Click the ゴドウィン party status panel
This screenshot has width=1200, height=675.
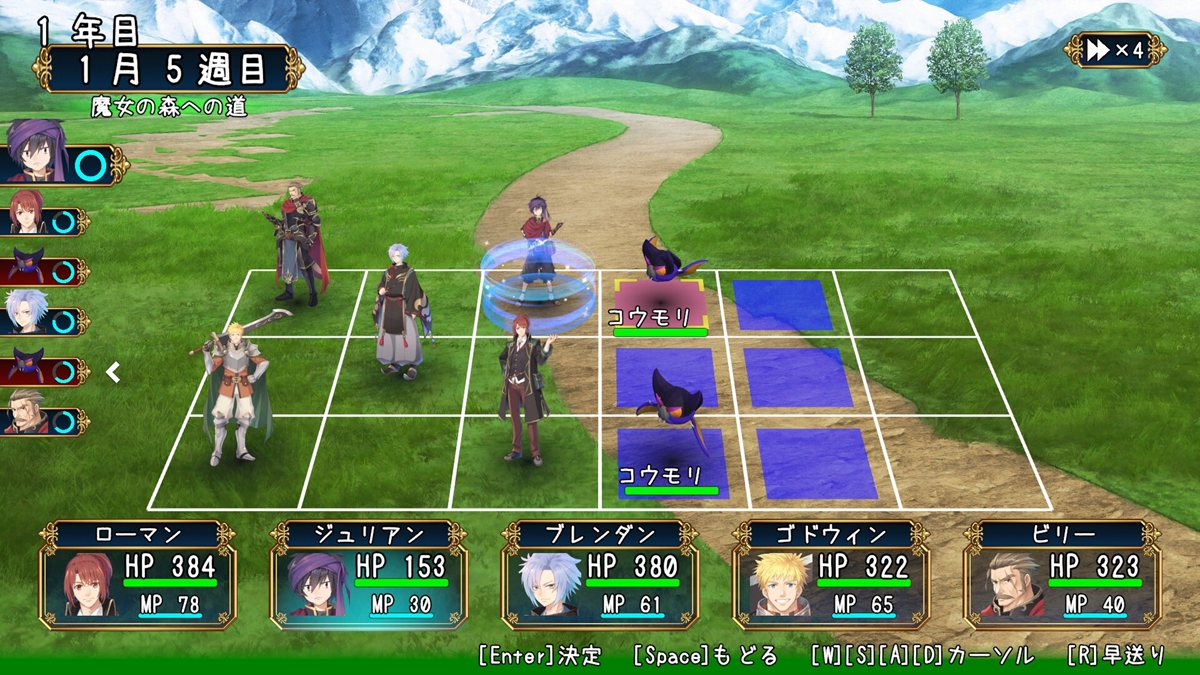pos(832,574)
